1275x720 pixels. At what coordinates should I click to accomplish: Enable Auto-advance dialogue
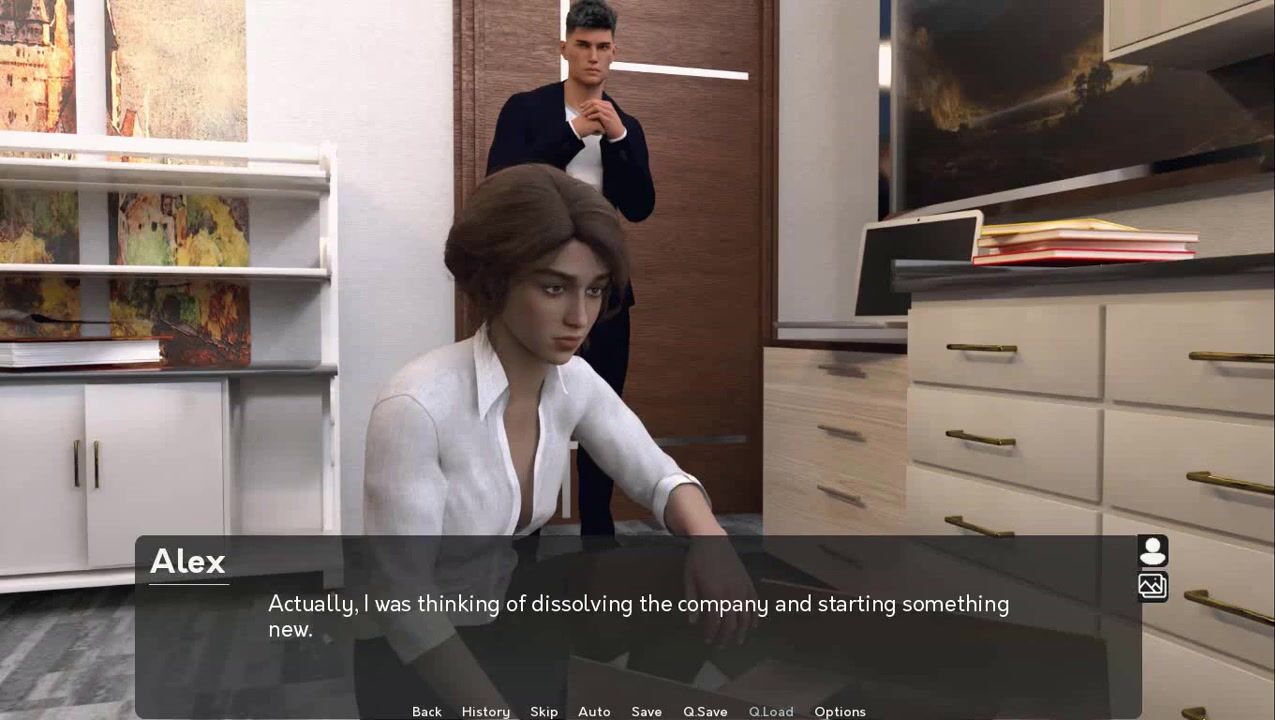594,712
